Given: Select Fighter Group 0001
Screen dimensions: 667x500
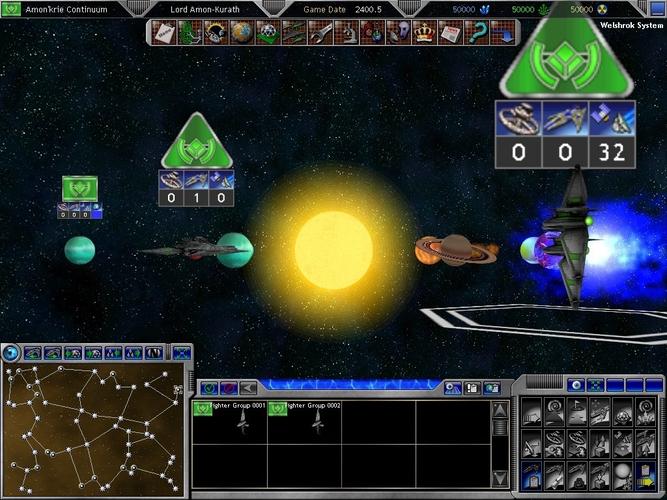Looking at the screenshot, I should coord(230,421).
